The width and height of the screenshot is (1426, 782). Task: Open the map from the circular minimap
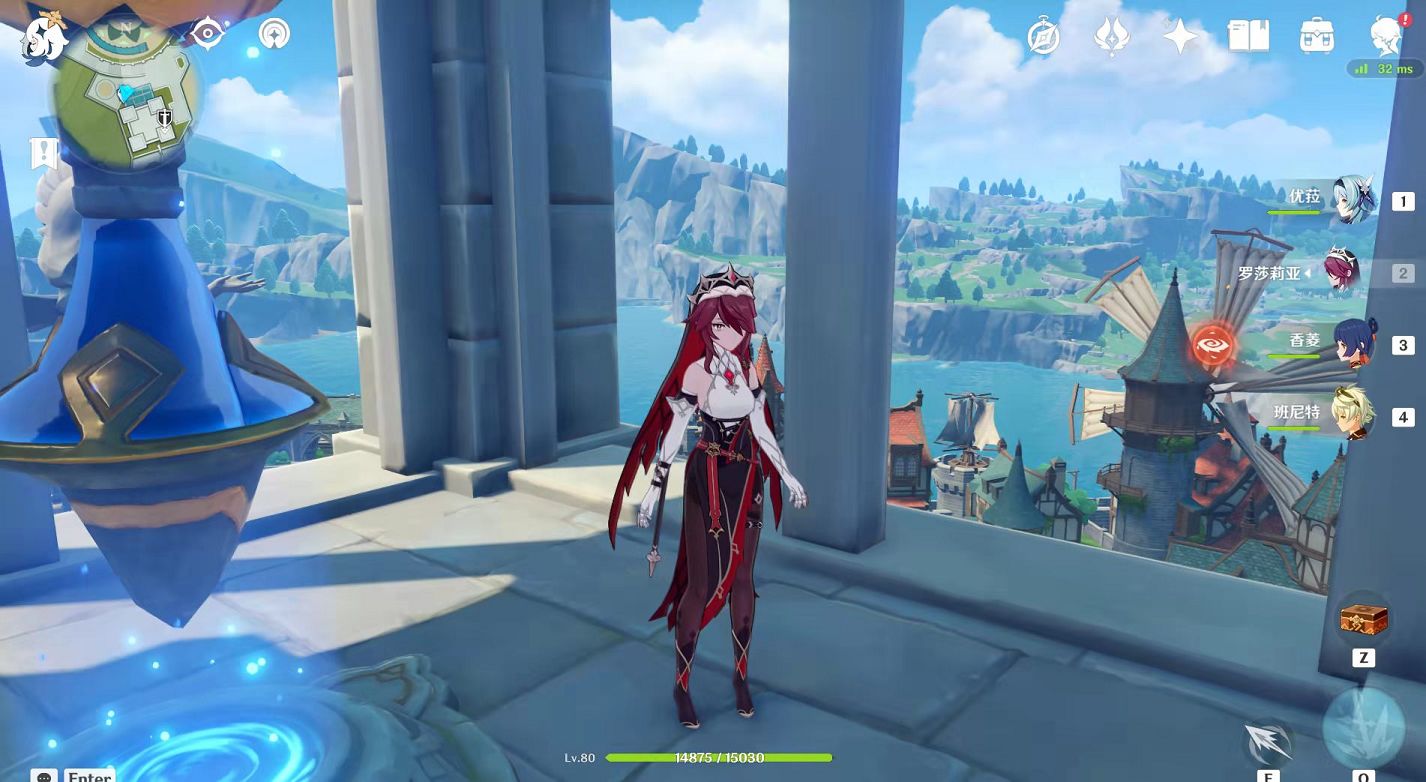point(126,98)
